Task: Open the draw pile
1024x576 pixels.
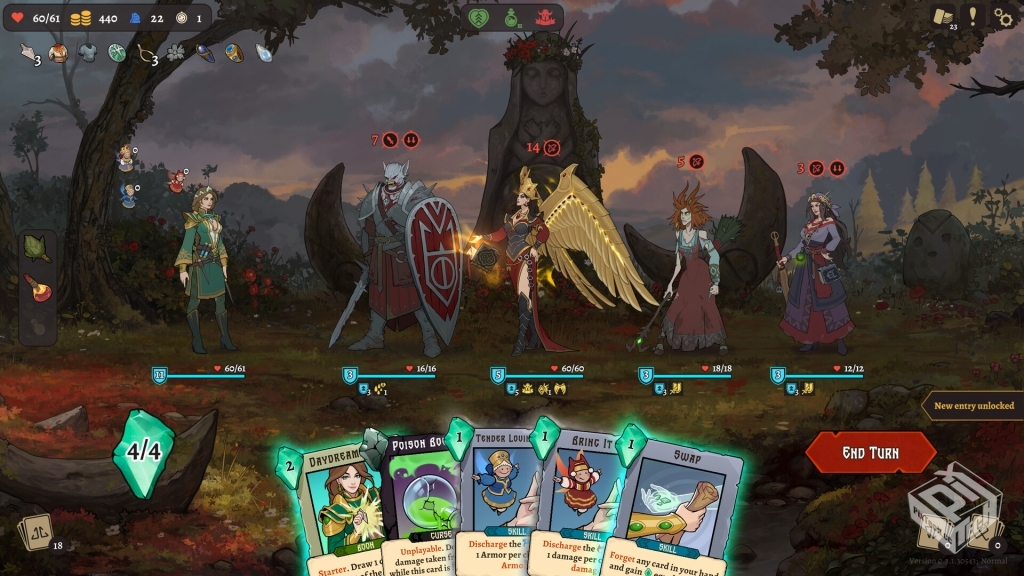Action: point(38,529)
